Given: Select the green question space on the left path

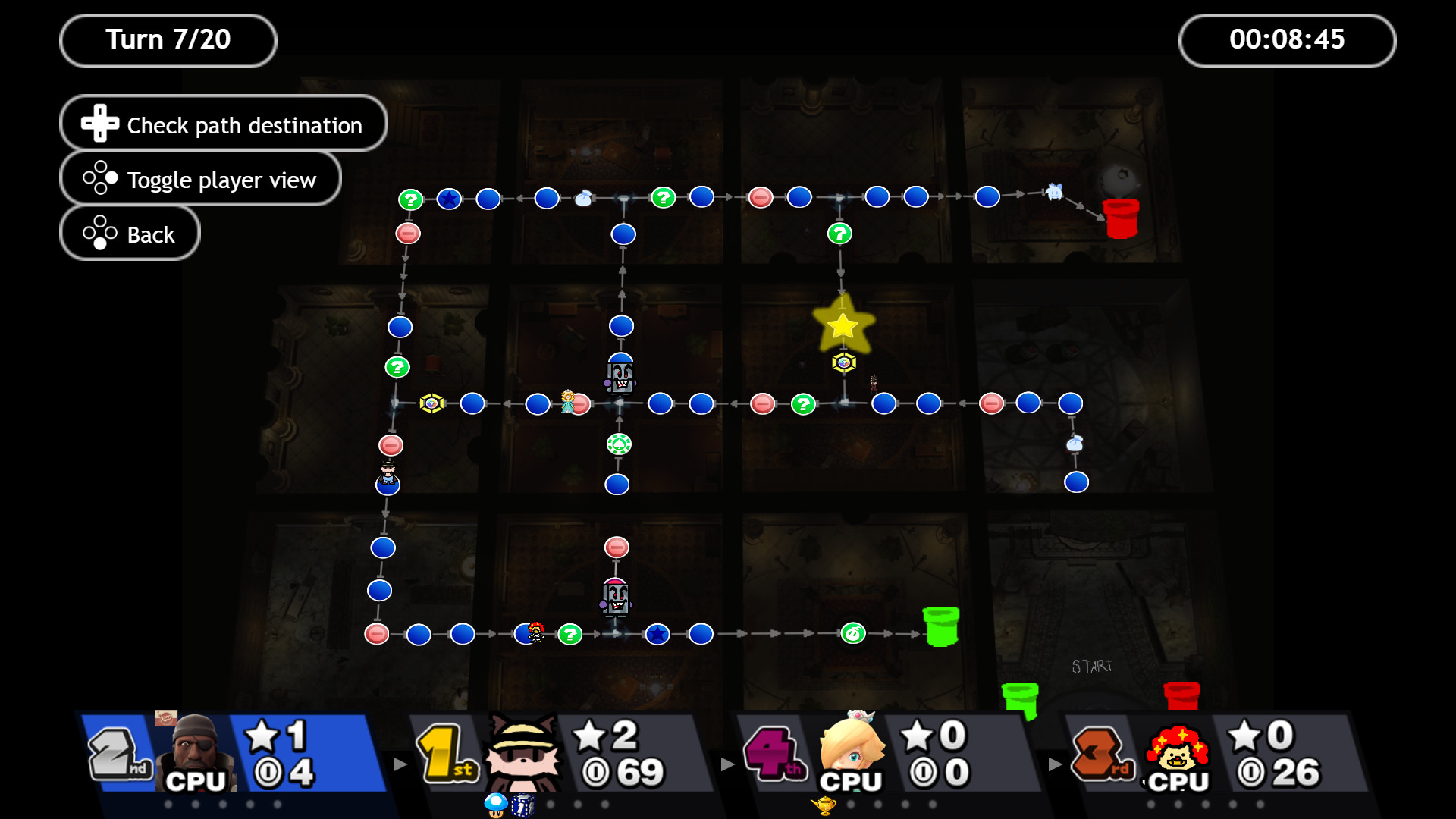Looking at the screenshot, I should [398, 367].
